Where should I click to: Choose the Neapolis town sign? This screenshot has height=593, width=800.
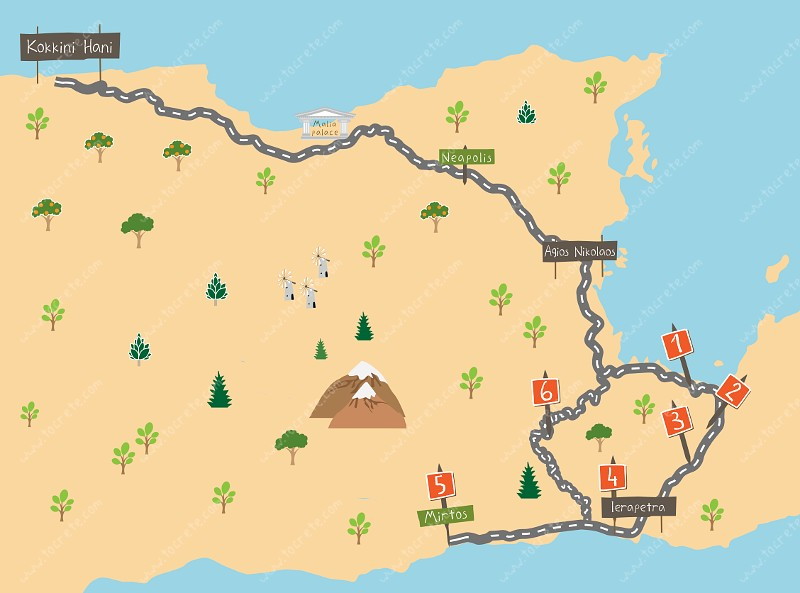(x=466, y=157)
